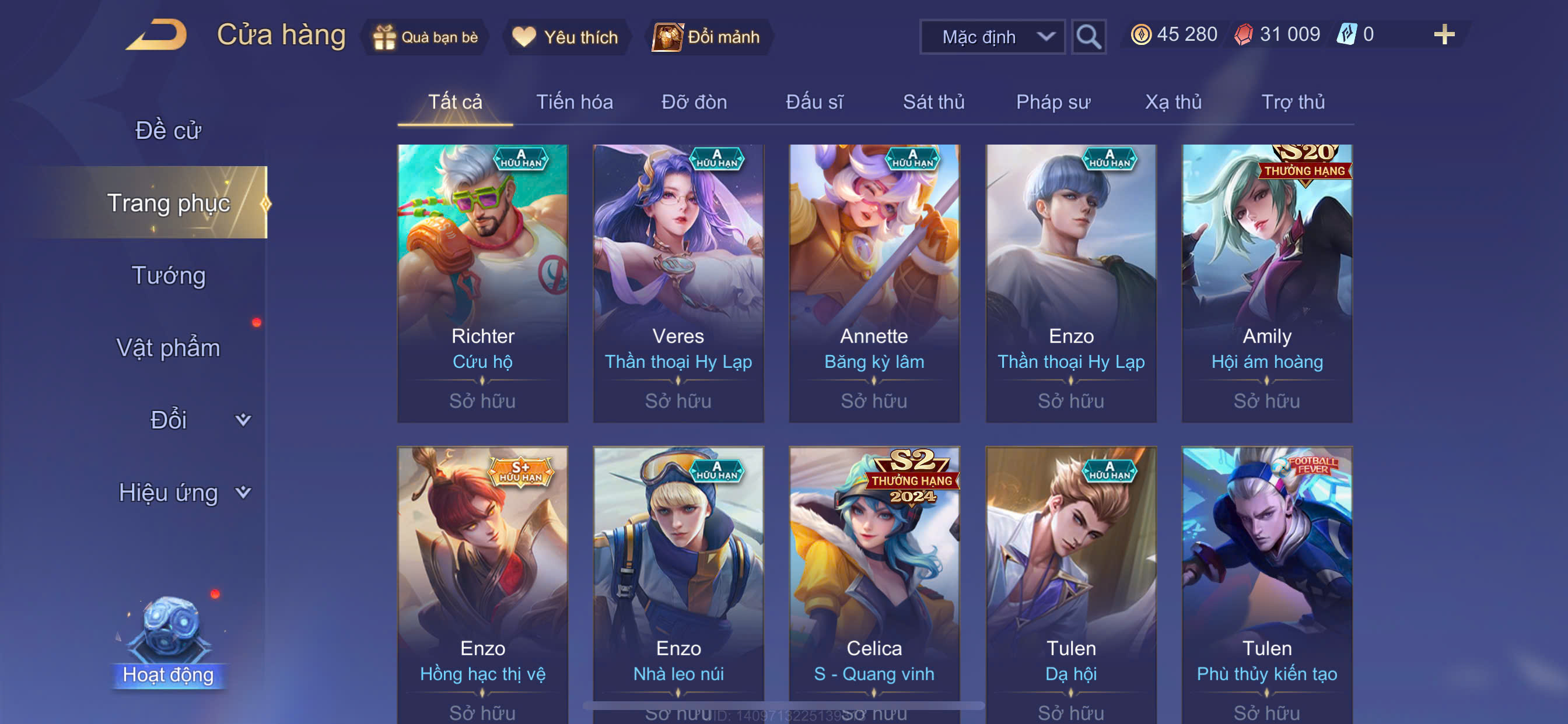
Task: Add currency with the plus button
Action: tap(1443, 34)
